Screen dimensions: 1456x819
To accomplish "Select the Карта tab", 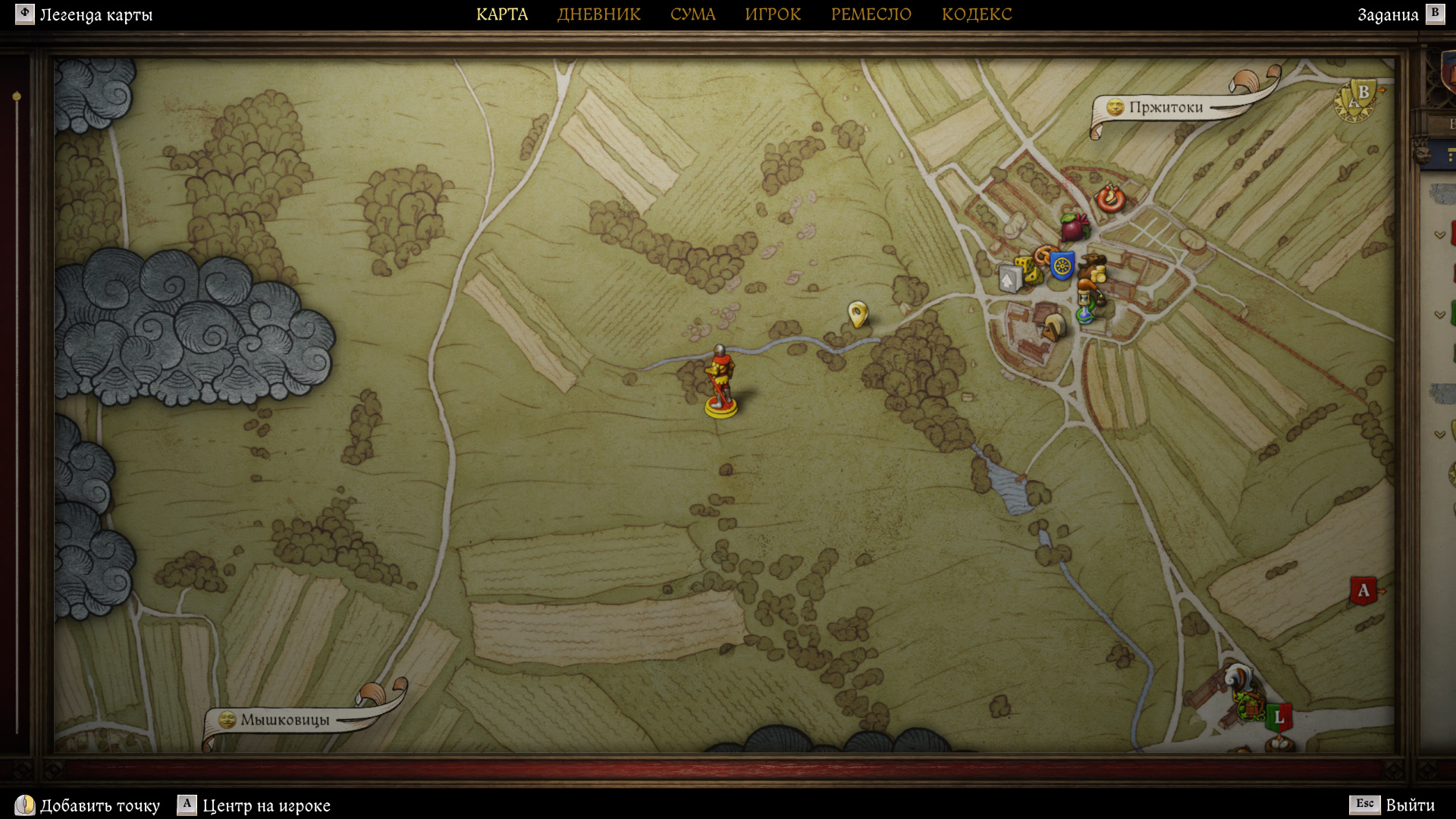I will 501,14.
